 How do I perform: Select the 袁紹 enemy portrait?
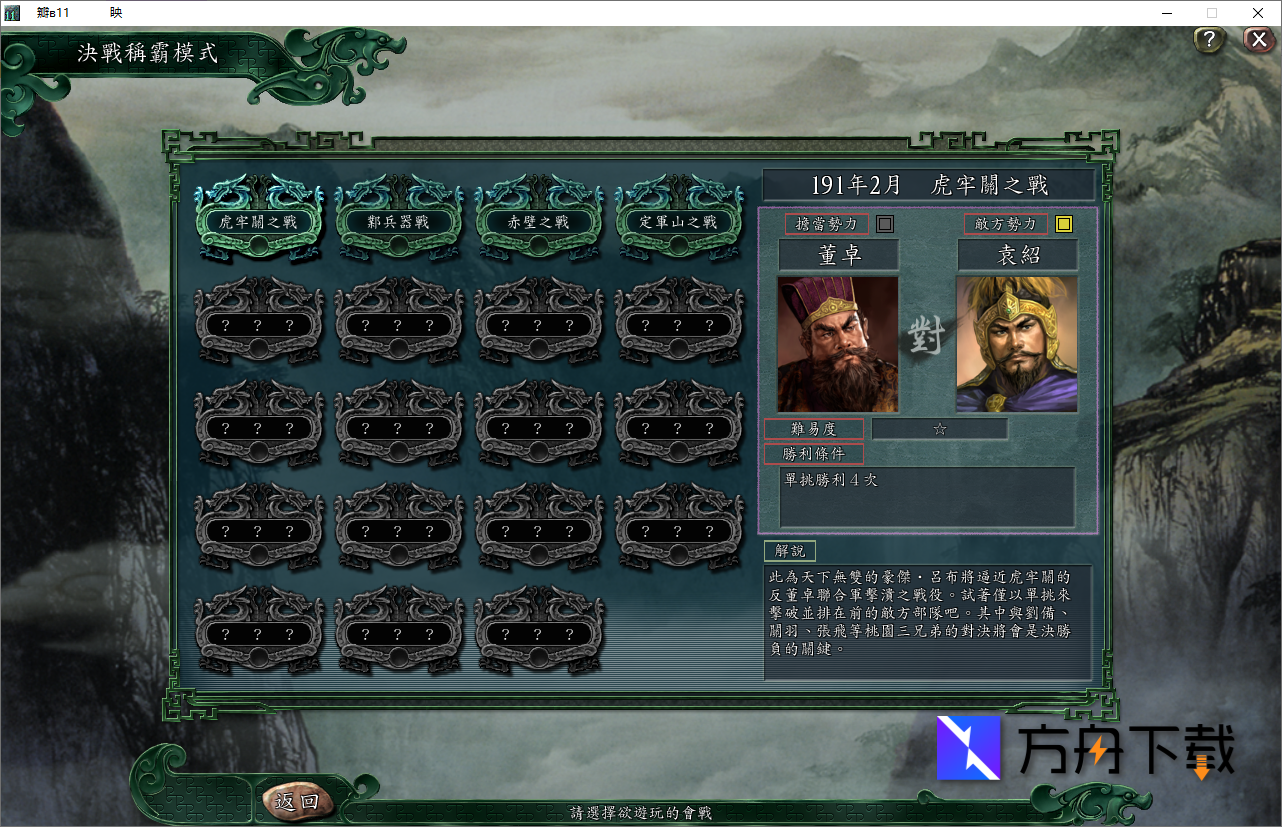click(1017, 344)
